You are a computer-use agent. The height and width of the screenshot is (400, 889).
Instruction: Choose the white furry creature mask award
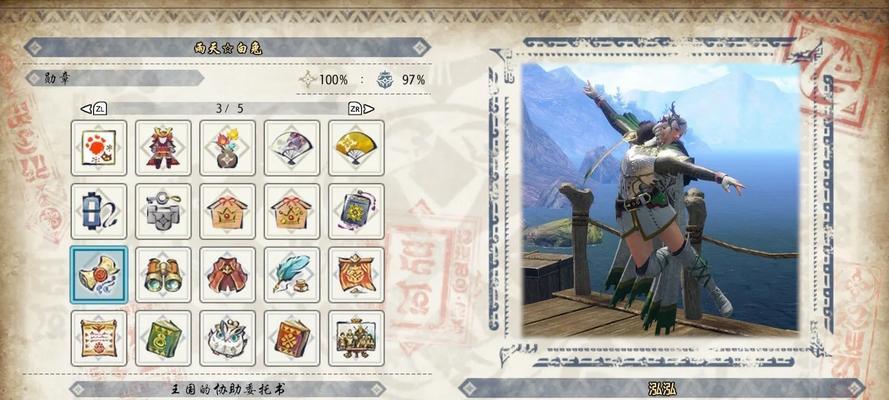227,338
